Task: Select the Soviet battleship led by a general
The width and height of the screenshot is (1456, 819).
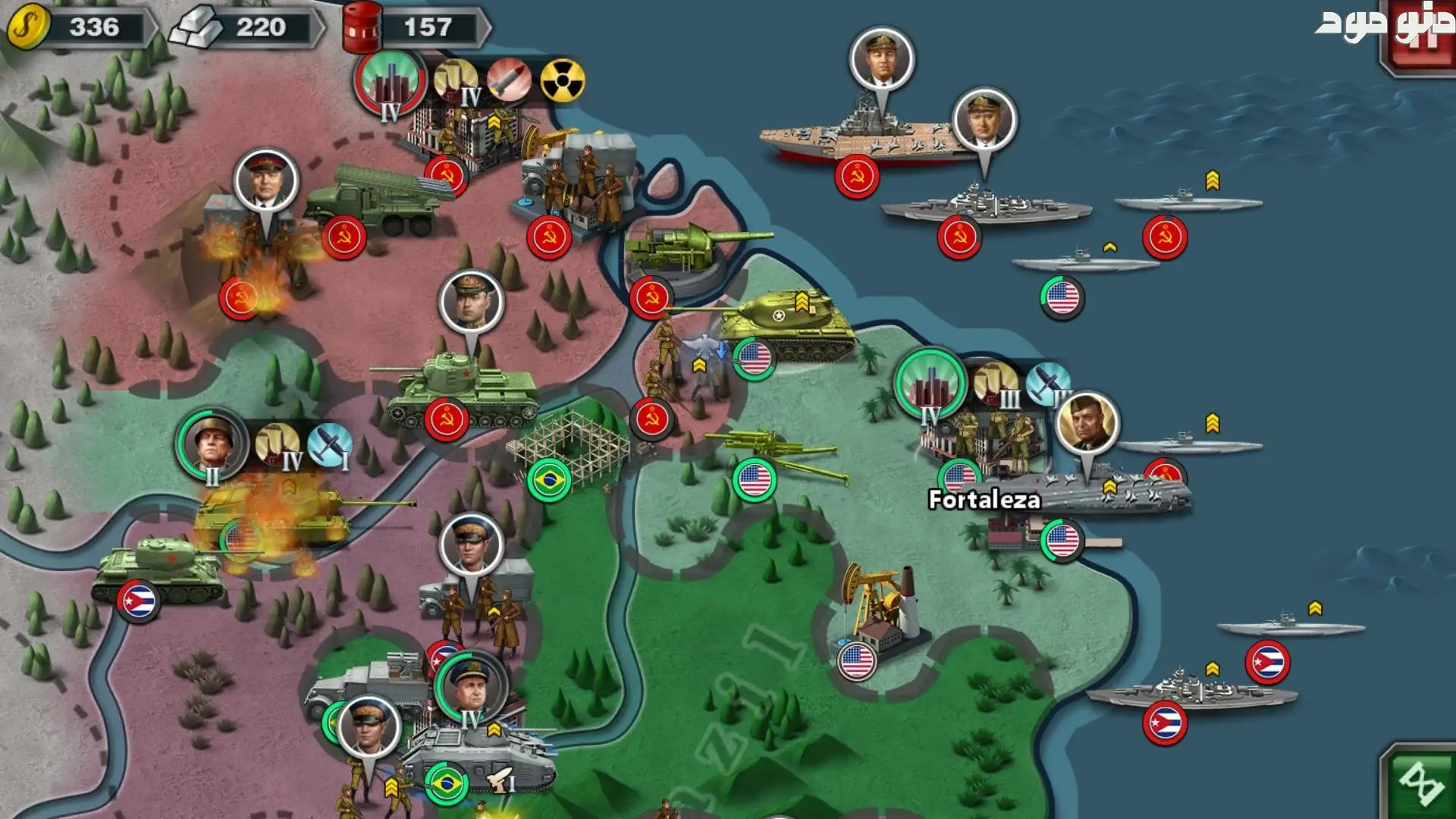Action: pyautogui.click(x=984, y=205)
